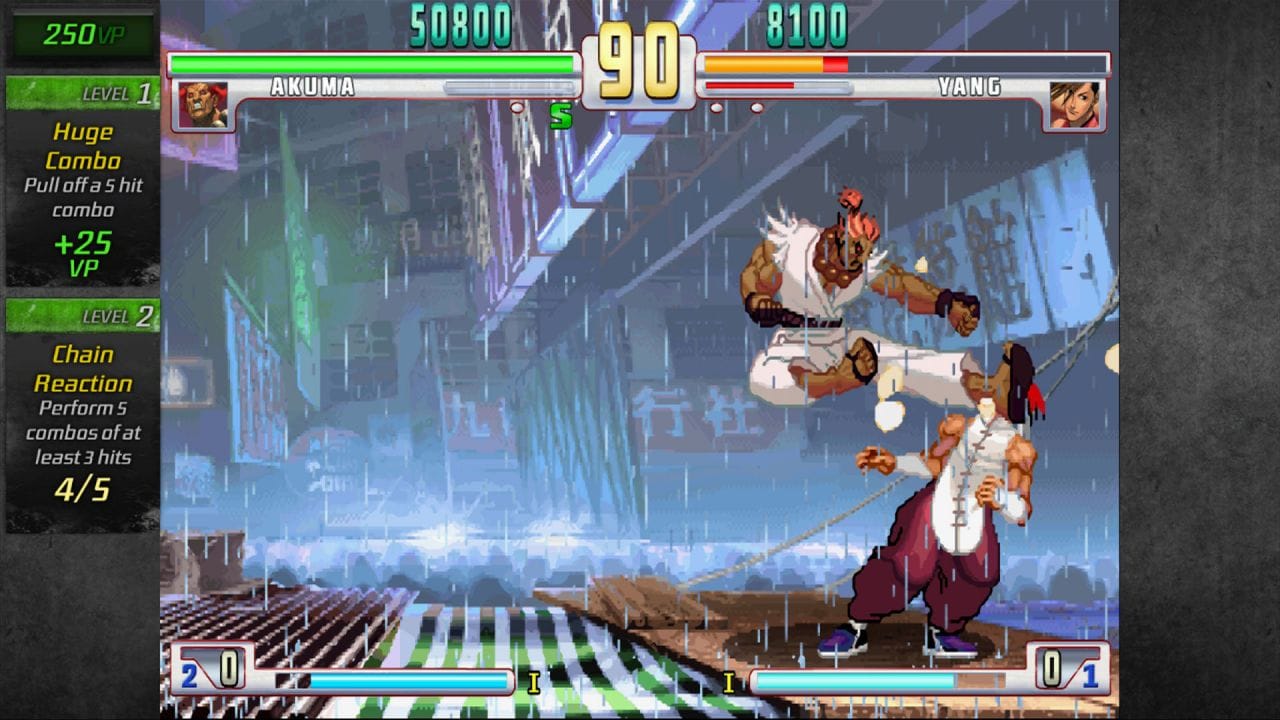Screen dimensions: 1280x720
Task: Click the Level 1 badge on Huge Combo
Action: click(80, 92)
